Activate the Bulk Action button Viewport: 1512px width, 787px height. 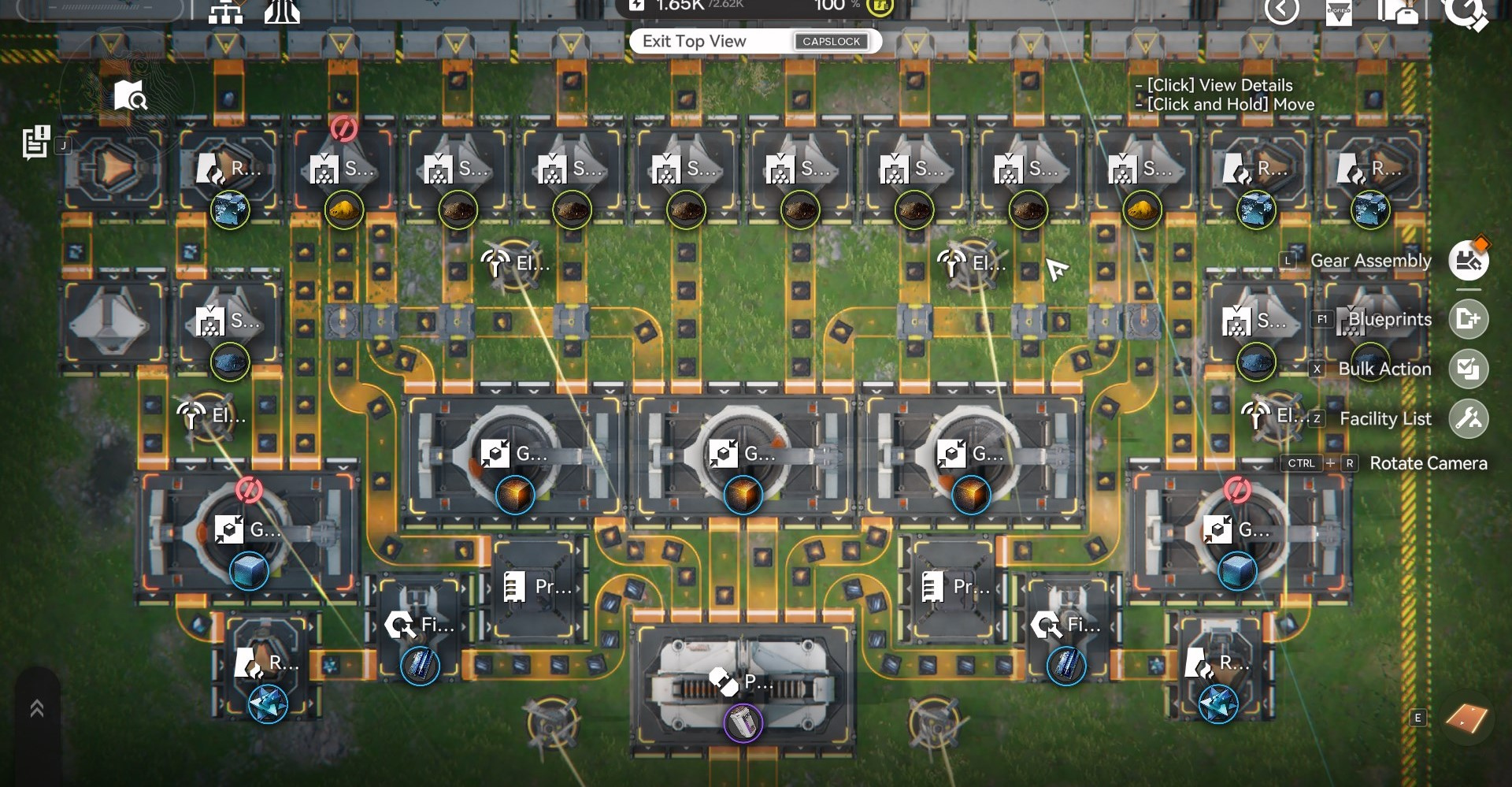point(1468,369)
